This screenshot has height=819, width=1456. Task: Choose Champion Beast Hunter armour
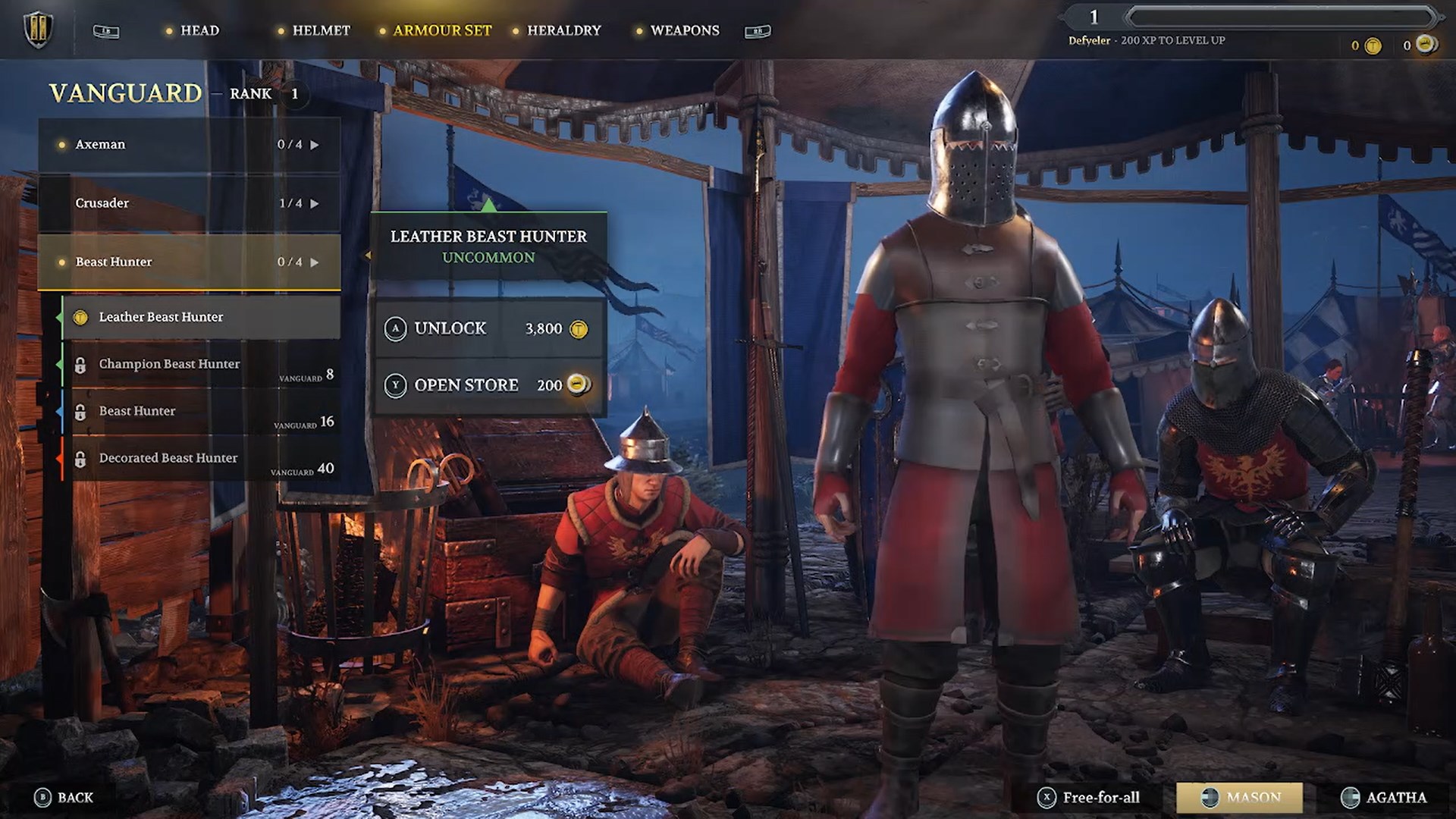tap(201, 365)
